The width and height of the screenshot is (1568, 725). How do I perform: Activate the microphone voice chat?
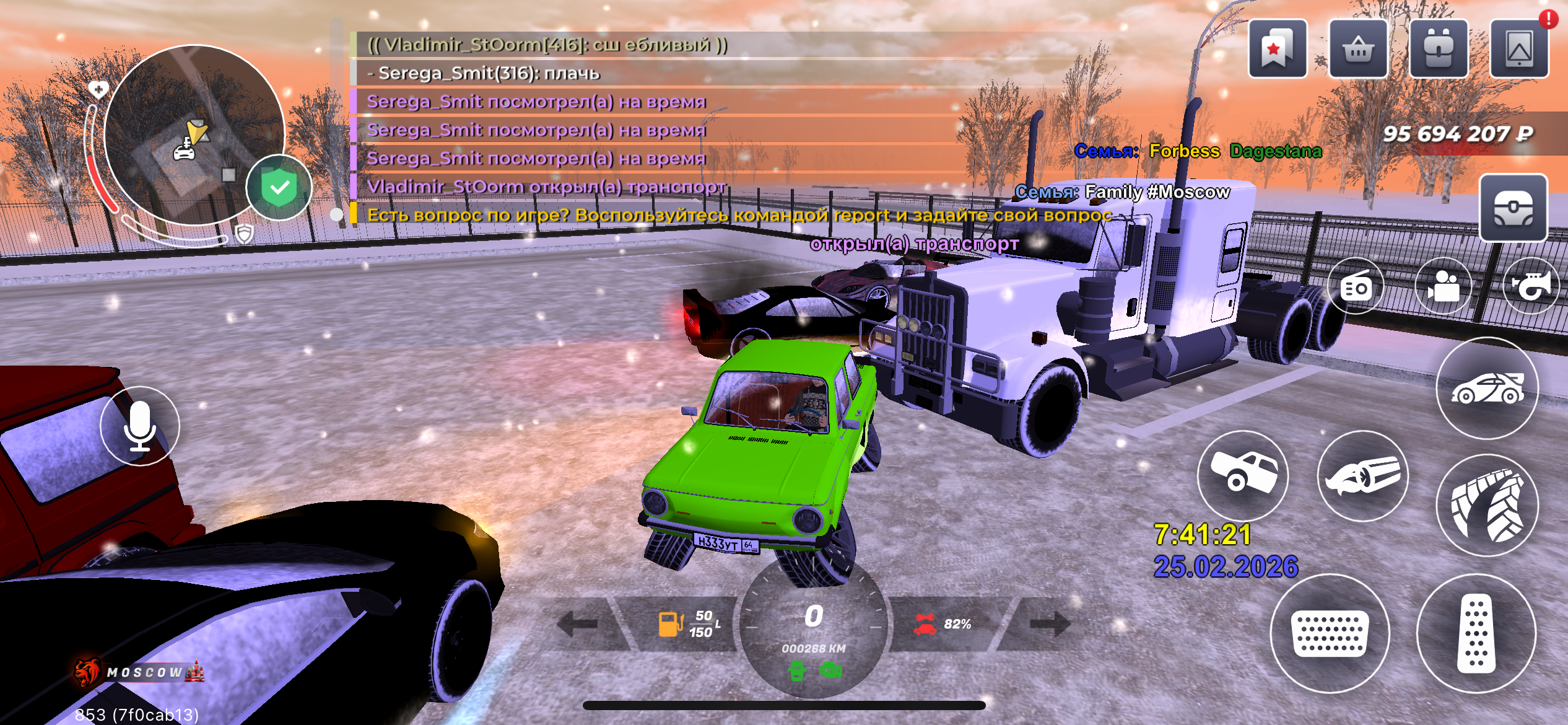[140, 426]
